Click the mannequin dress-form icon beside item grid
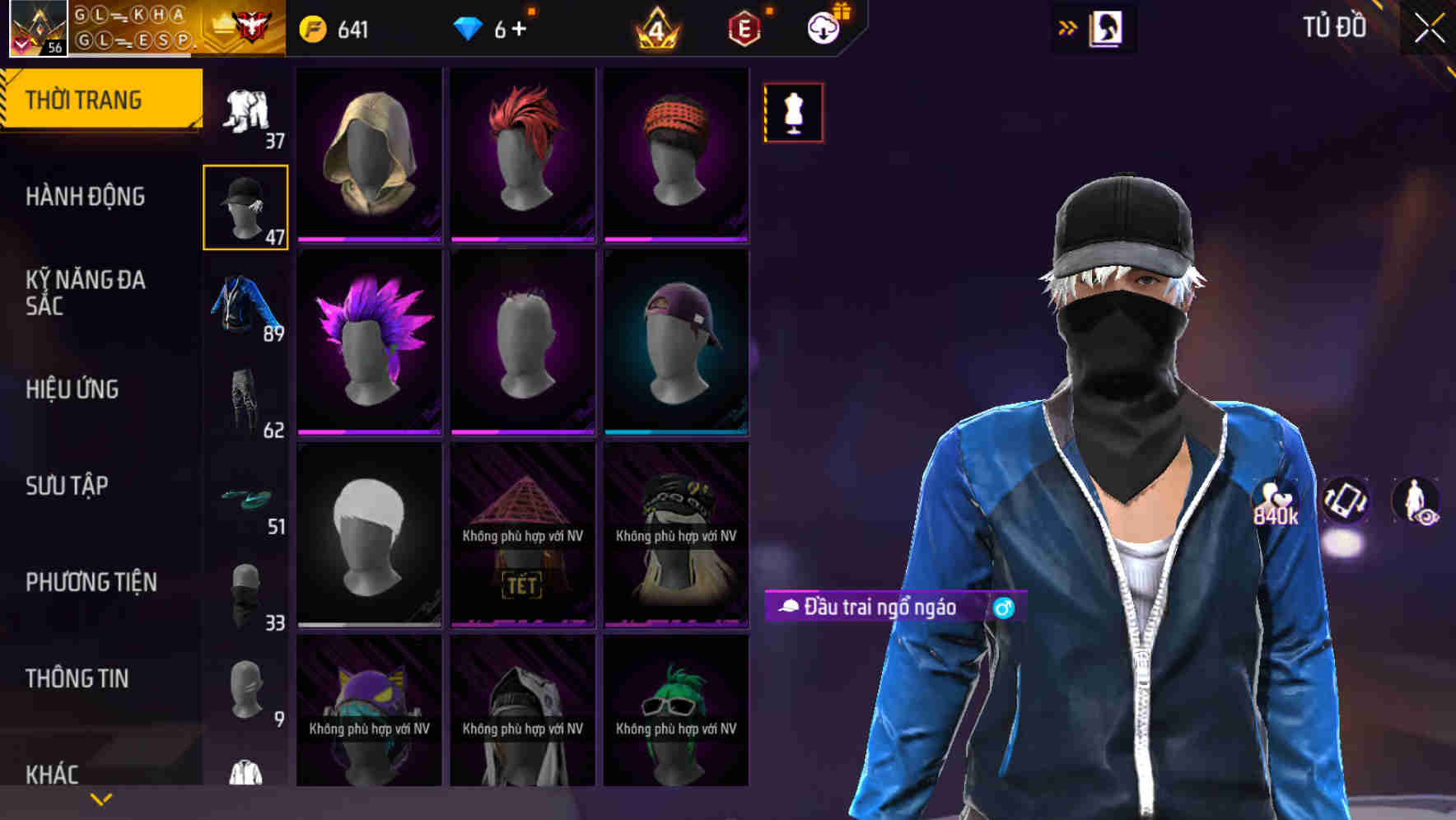 point(793,113)
